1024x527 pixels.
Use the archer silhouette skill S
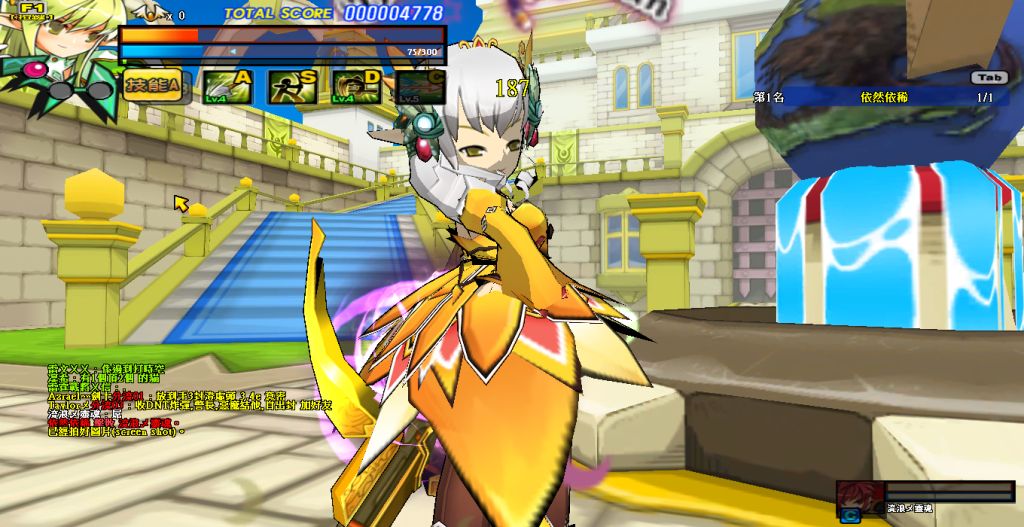[292, 87]
